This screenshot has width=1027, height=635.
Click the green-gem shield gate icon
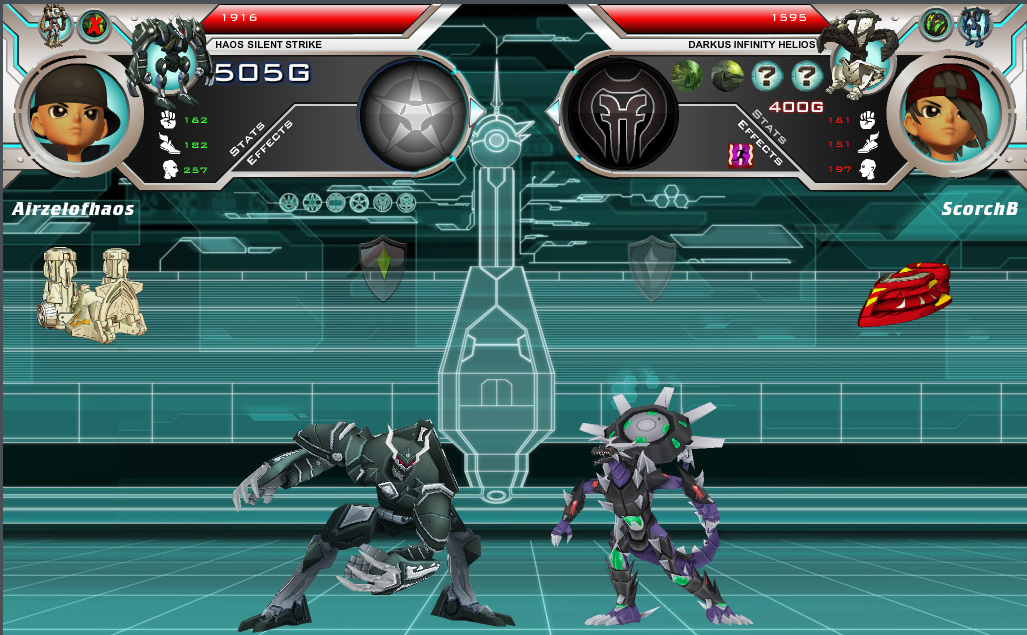coord(383,268)
